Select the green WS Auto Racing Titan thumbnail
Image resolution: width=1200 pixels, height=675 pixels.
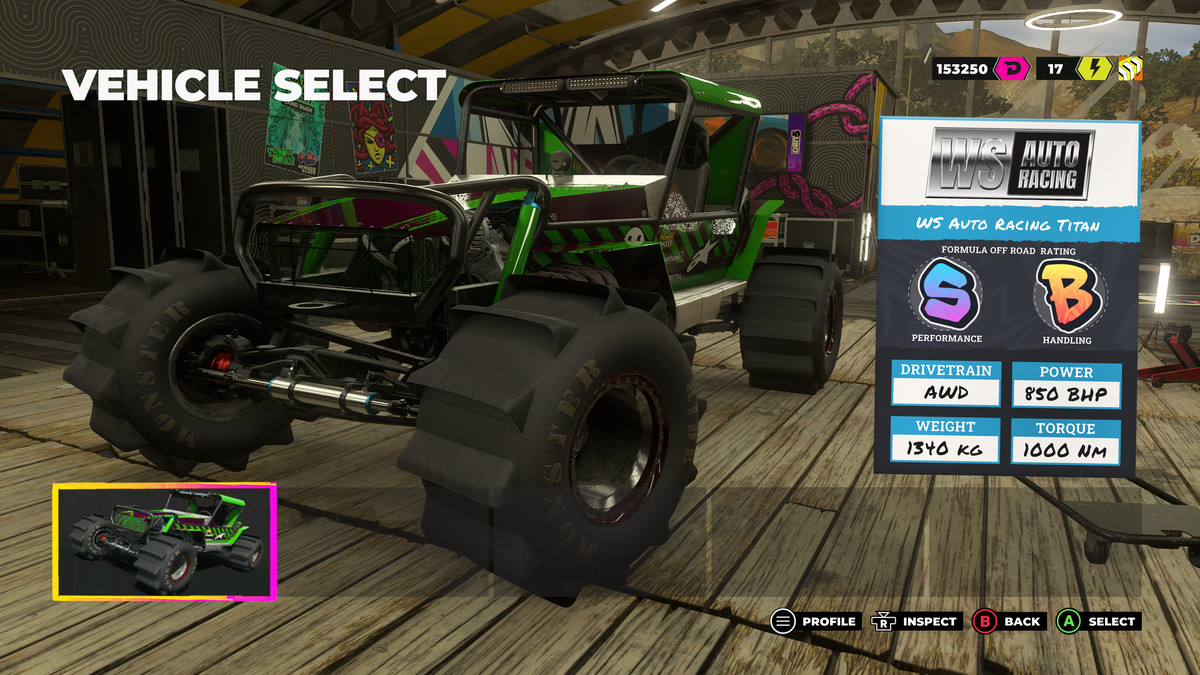tap(164, 541)
